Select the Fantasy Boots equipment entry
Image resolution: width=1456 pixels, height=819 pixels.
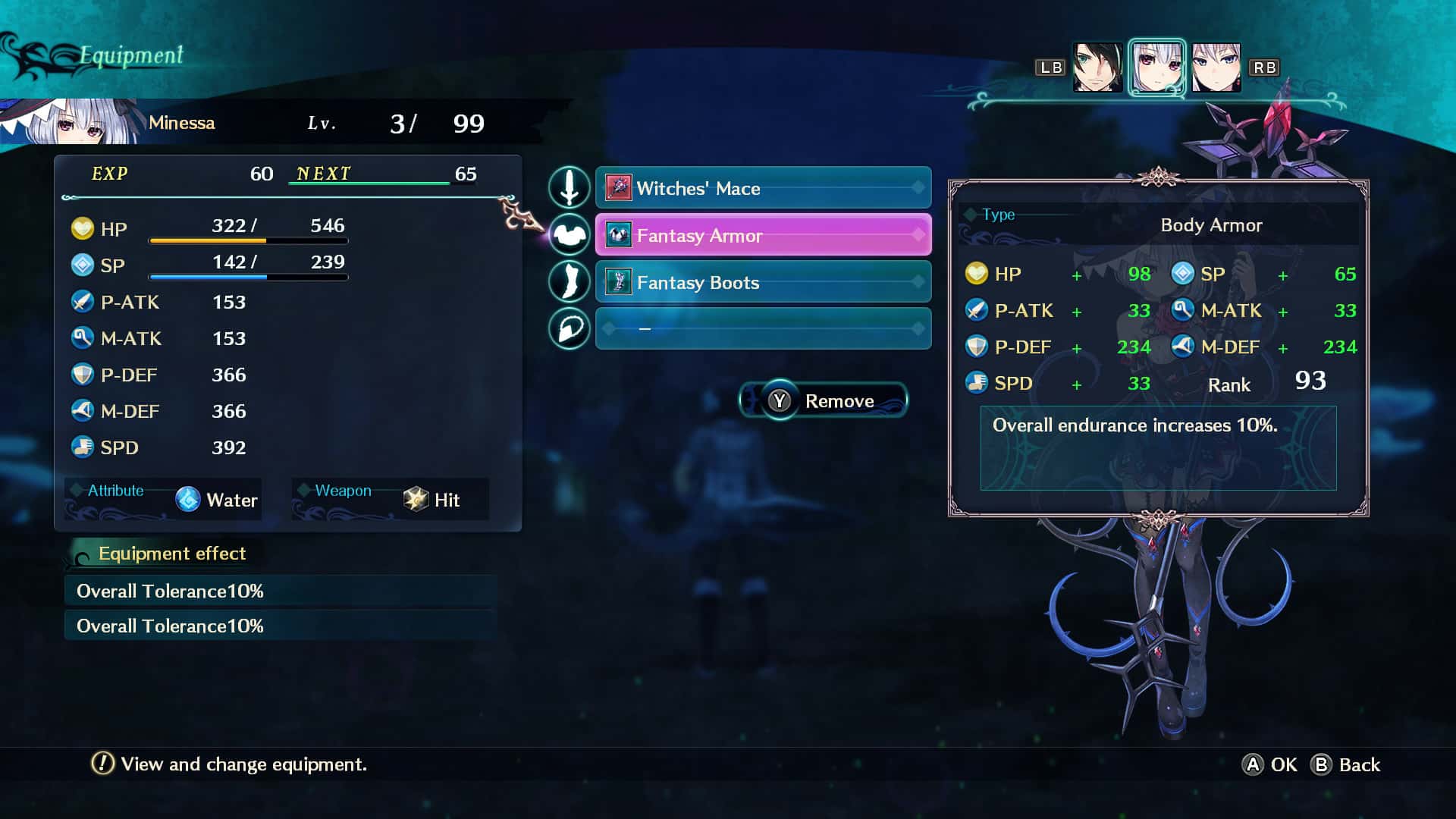tap(762, 282)
